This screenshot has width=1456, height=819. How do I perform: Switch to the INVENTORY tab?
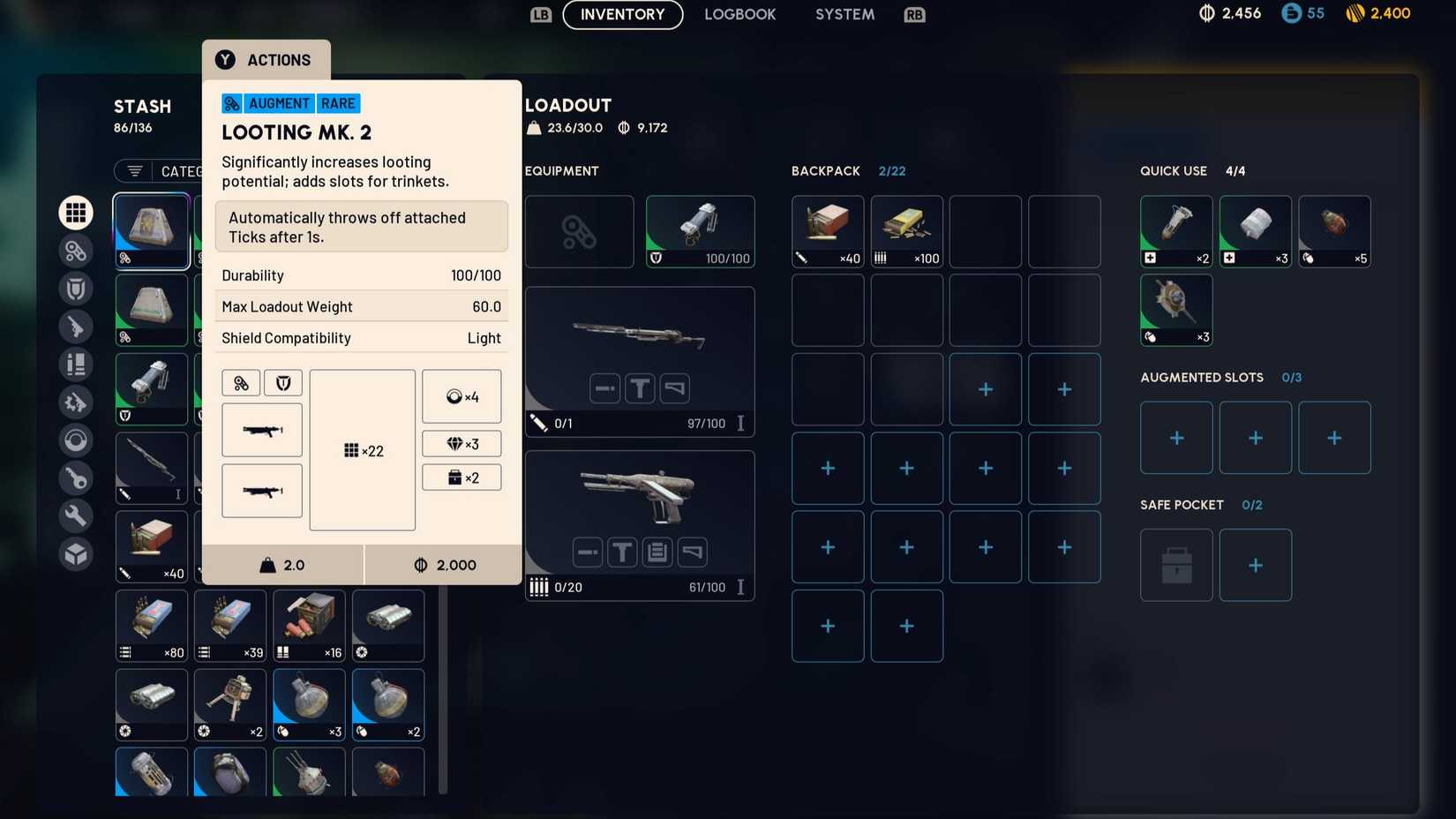coord(622,14)
